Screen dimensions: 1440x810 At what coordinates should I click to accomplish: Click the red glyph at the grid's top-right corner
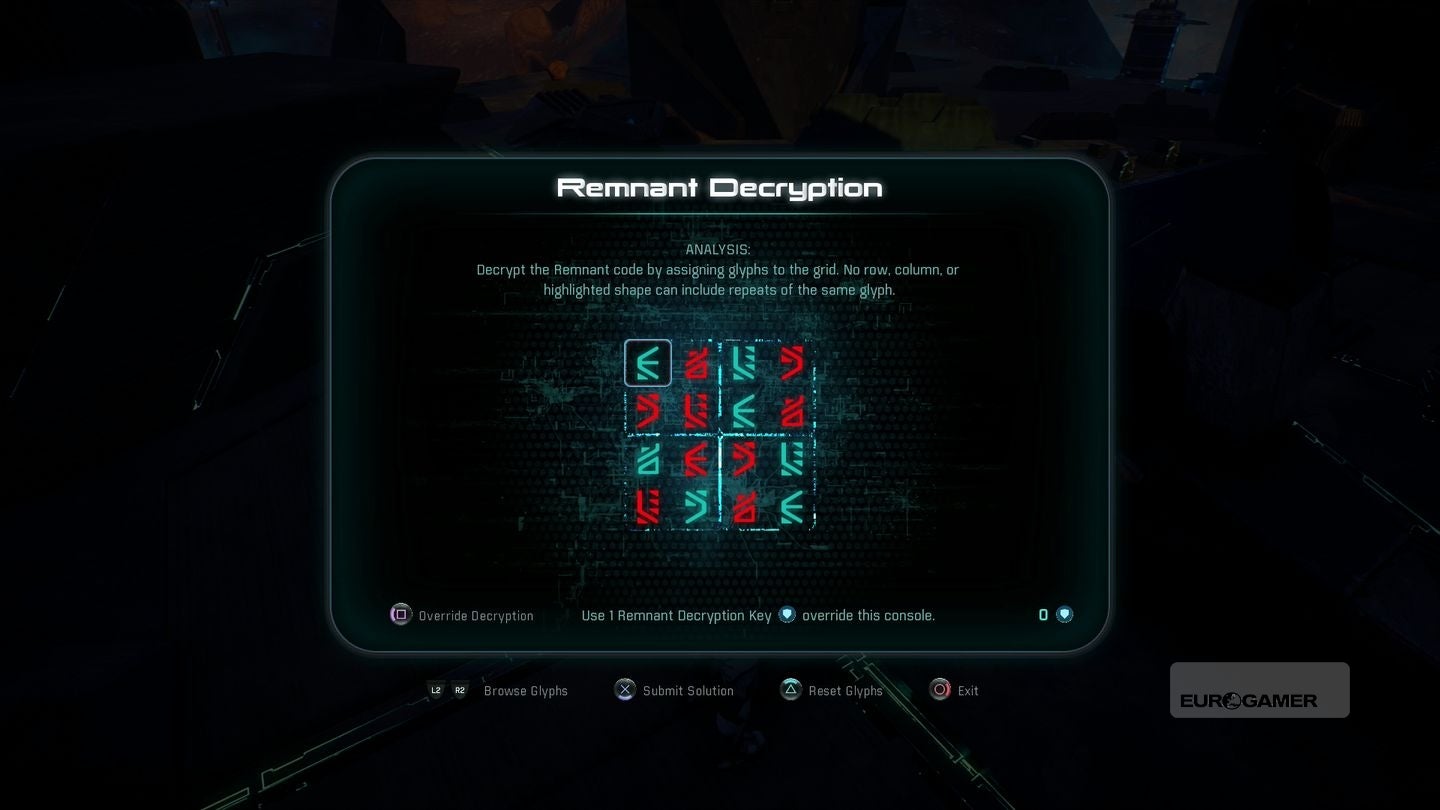click(792, 363)
